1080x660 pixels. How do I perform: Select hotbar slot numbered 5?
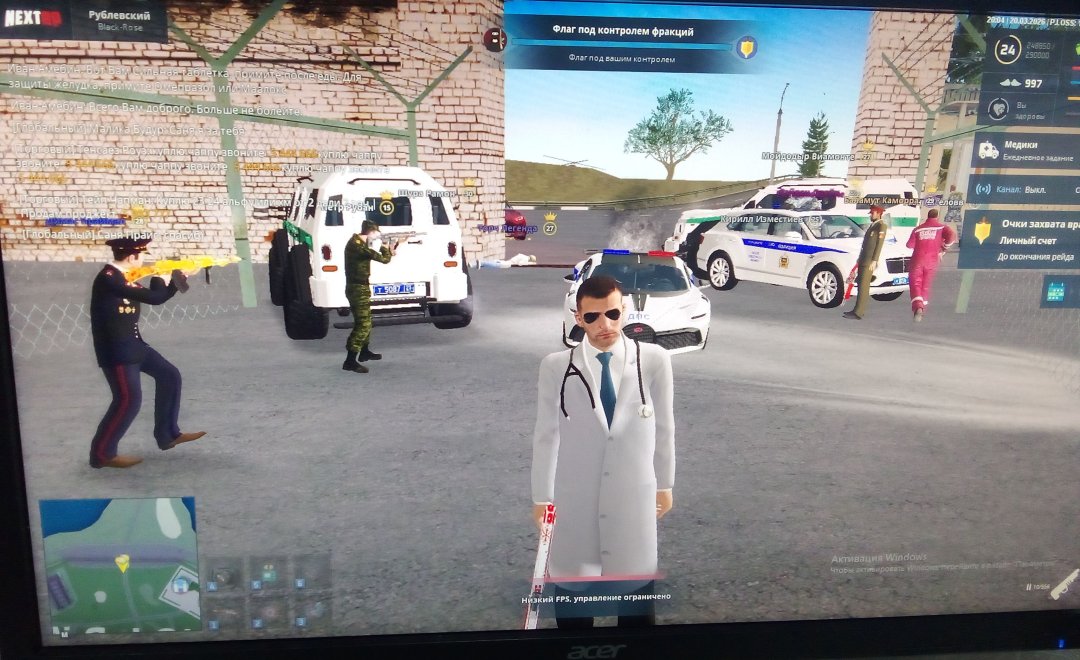tap(268, 573)
